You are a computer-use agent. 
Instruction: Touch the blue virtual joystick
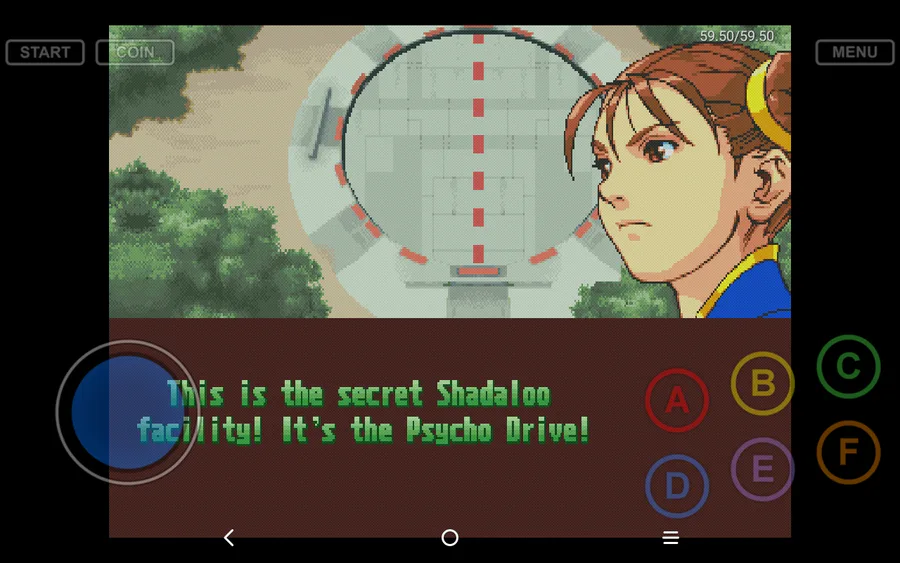coord(127,412)
